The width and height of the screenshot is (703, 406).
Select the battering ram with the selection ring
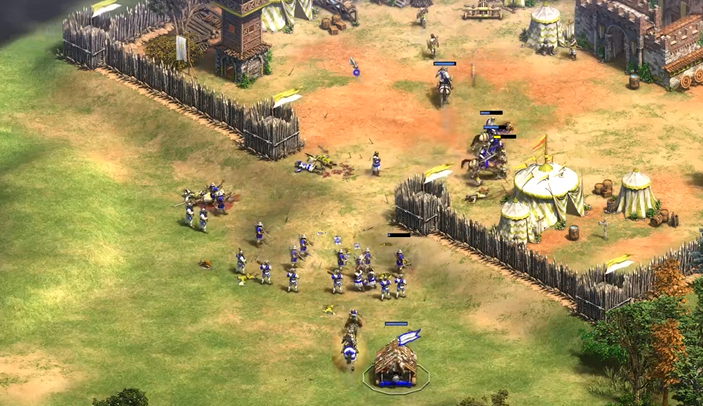pos(396,364)
